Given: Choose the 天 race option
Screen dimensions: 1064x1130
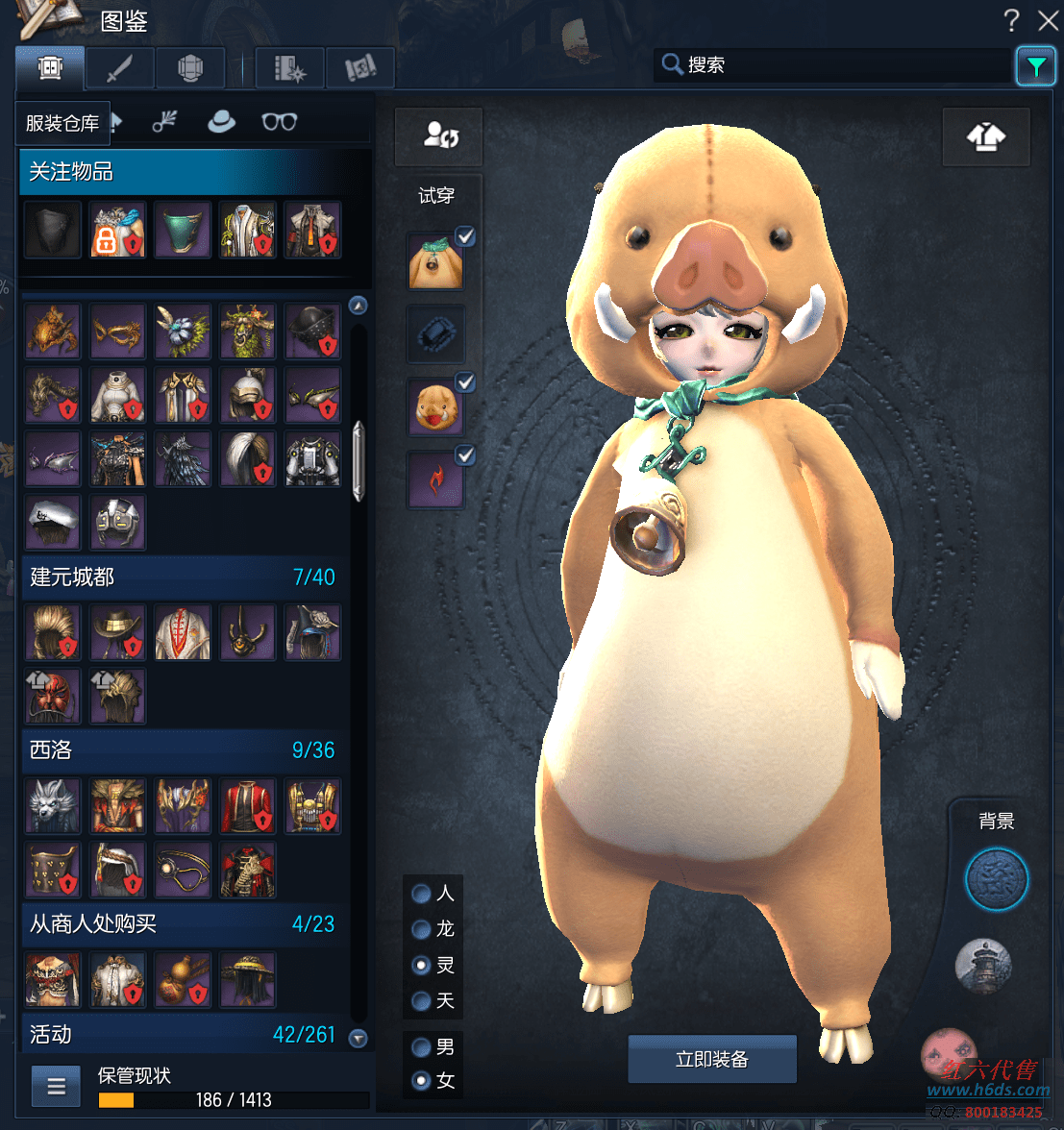Looking at the screenshot, I should [x=421, y=1001].
